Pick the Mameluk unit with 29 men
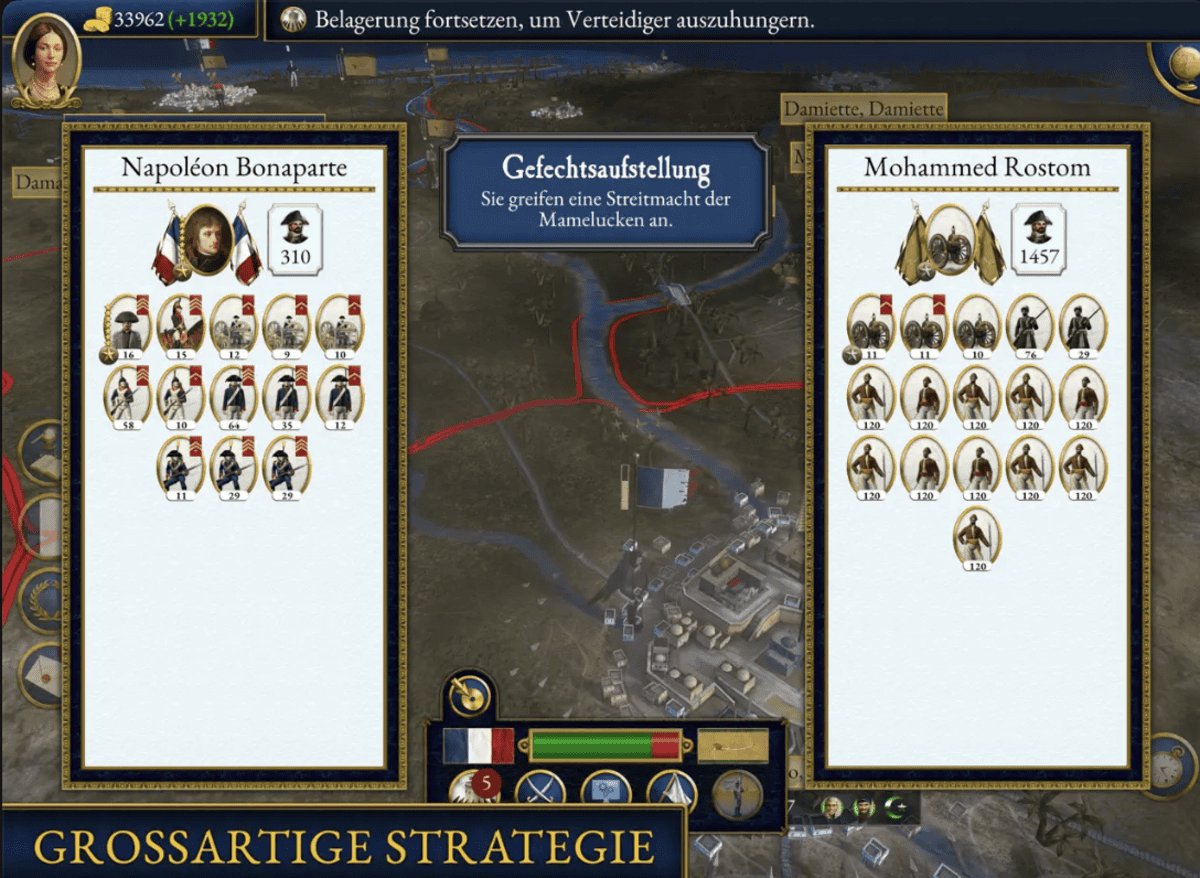 [x=1083, y=324]
